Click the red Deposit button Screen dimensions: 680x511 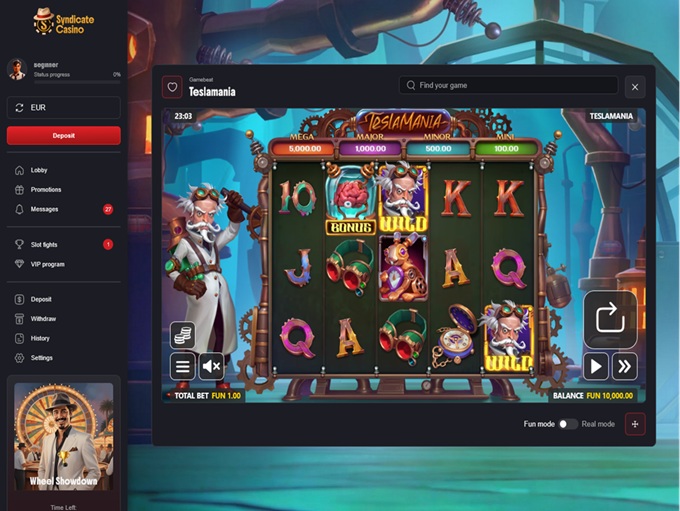pyautogui.click(x=63, y=135)
